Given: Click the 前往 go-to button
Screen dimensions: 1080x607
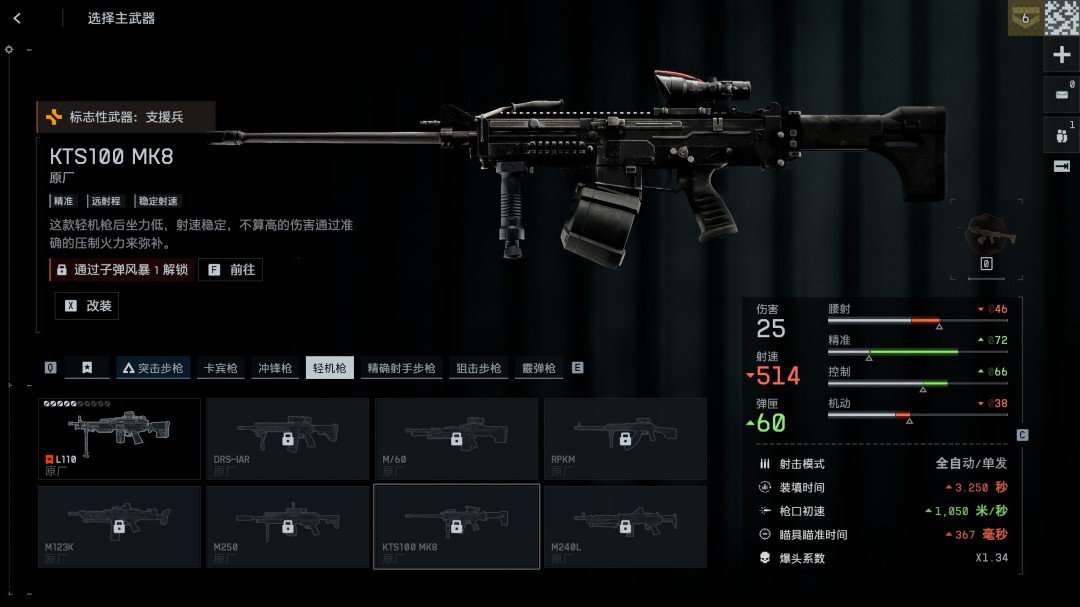Looking at the screenshot, I should (x=230, y=270).
